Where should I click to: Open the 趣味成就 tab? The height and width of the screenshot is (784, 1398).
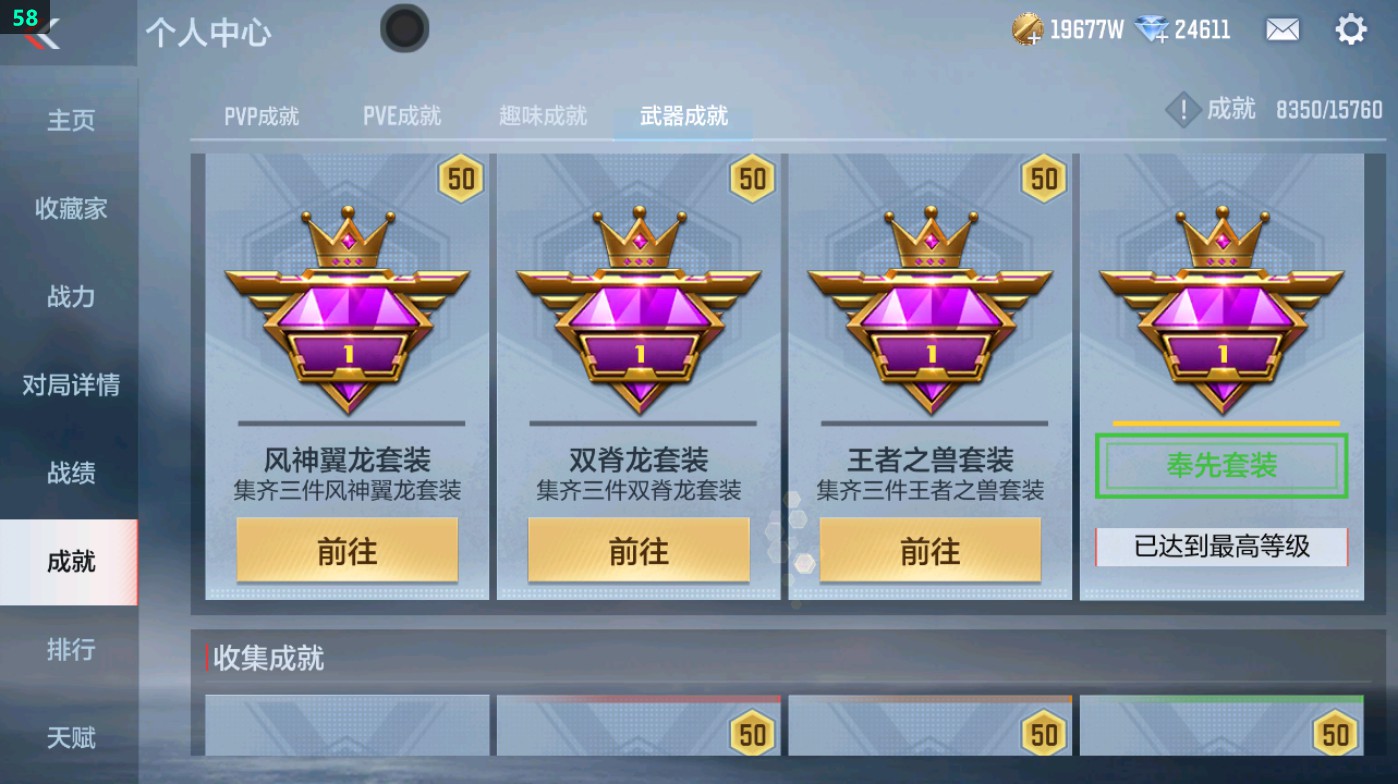click(540, 114)
